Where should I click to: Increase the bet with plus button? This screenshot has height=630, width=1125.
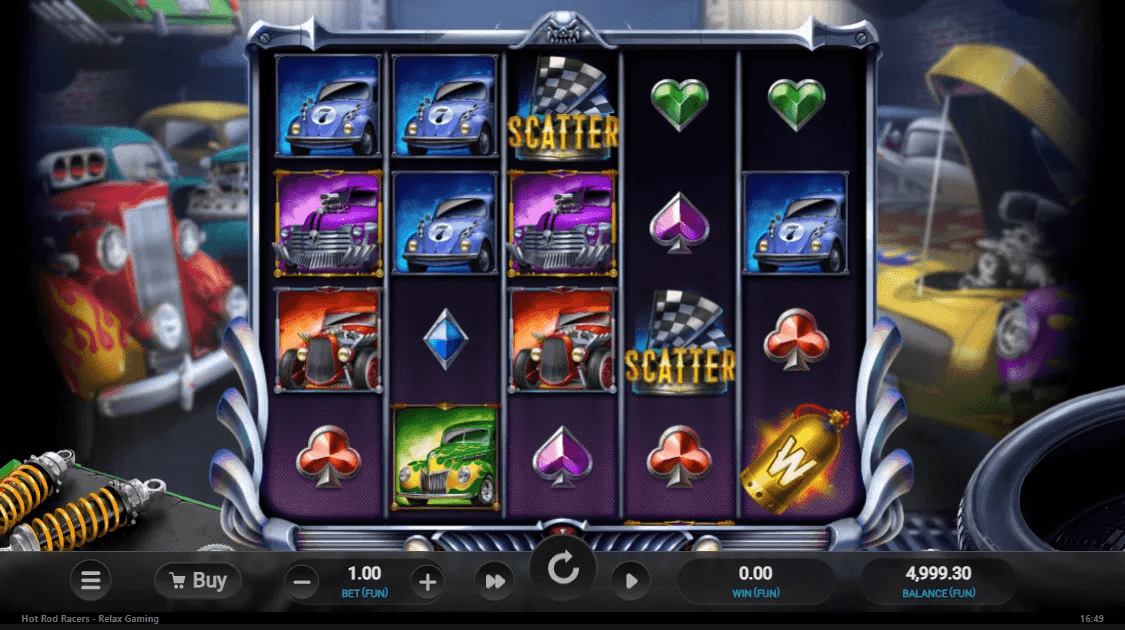tap(427, 581)
